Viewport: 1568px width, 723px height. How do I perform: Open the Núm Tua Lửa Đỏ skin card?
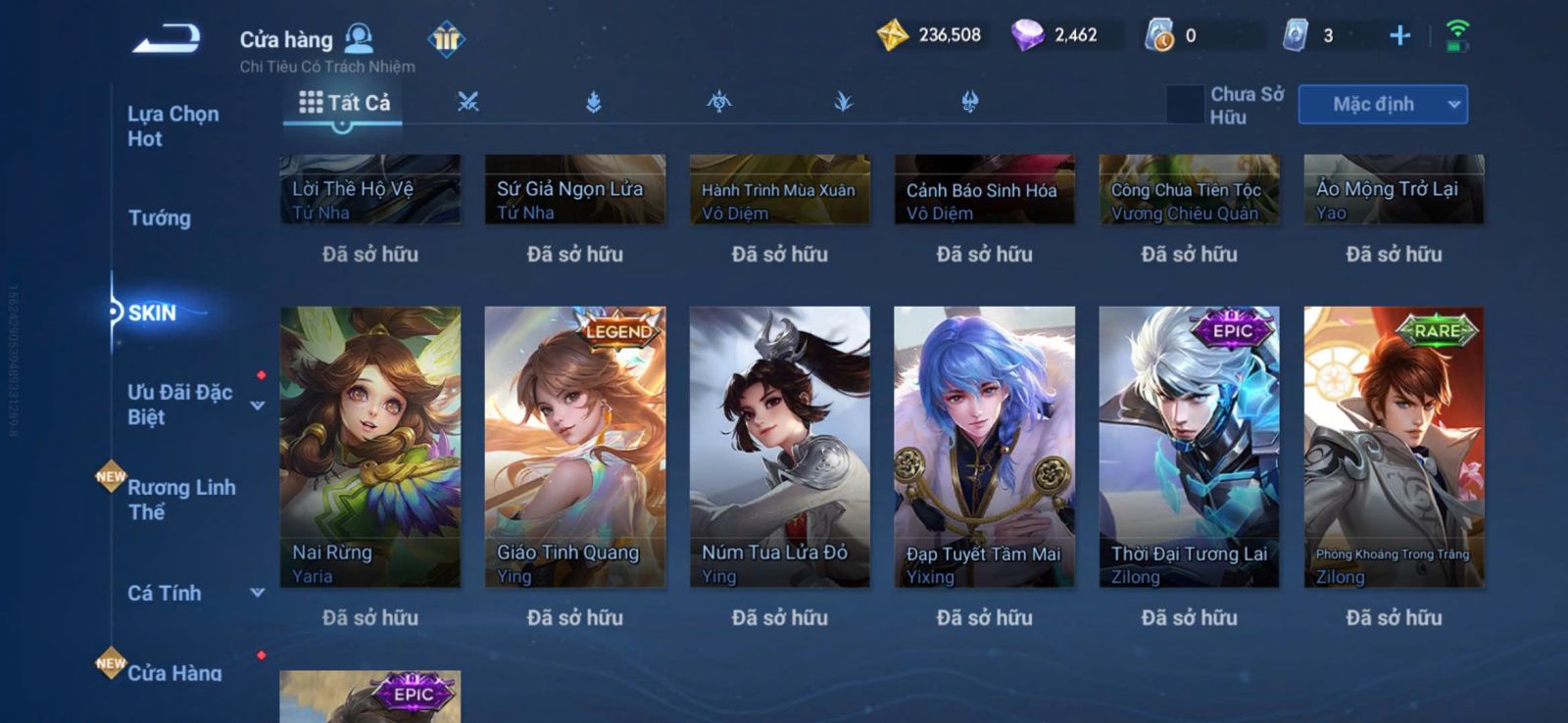pos(779,447)
